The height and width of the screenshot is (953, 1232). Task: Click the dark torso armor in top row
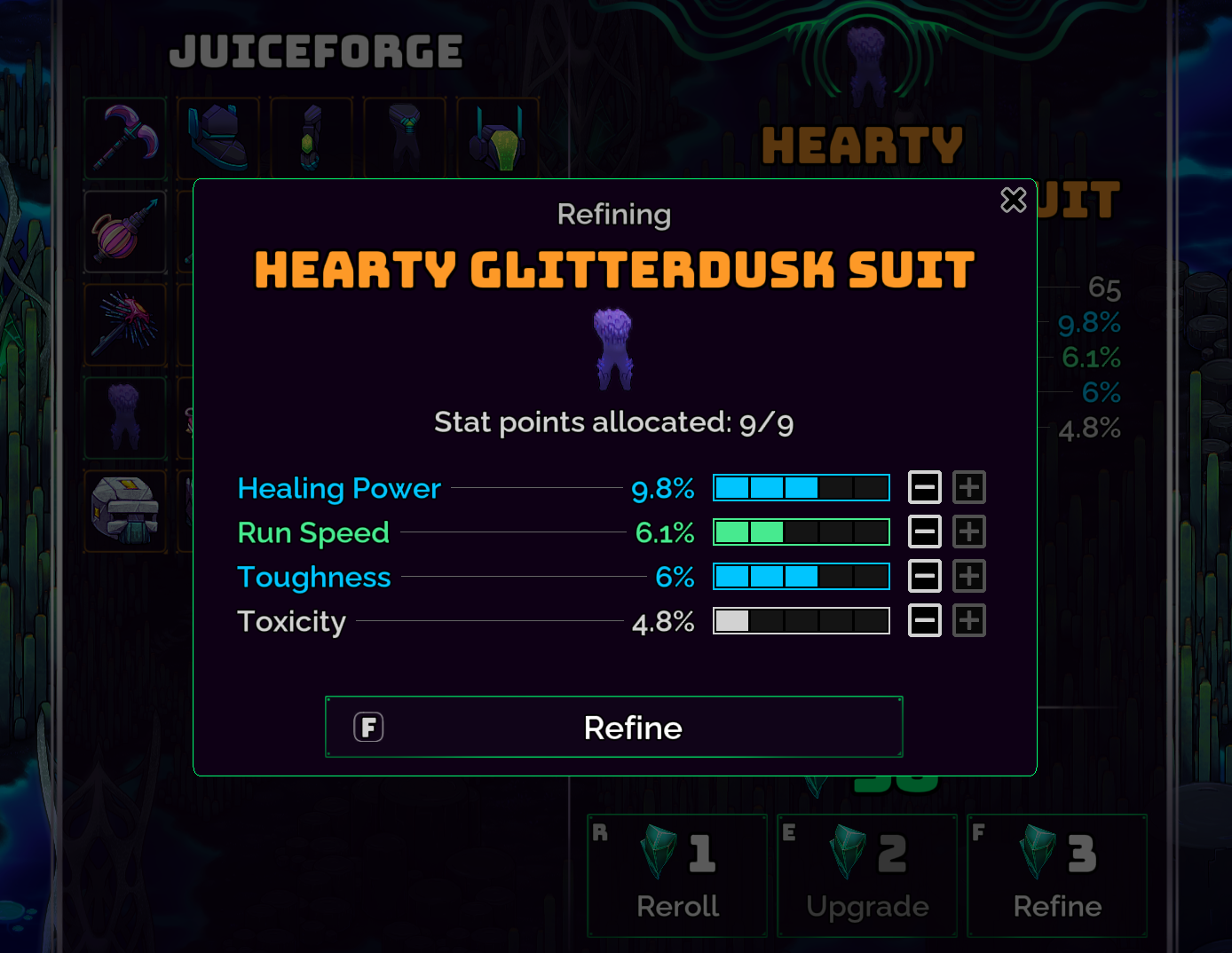click(x=405, y=138)
